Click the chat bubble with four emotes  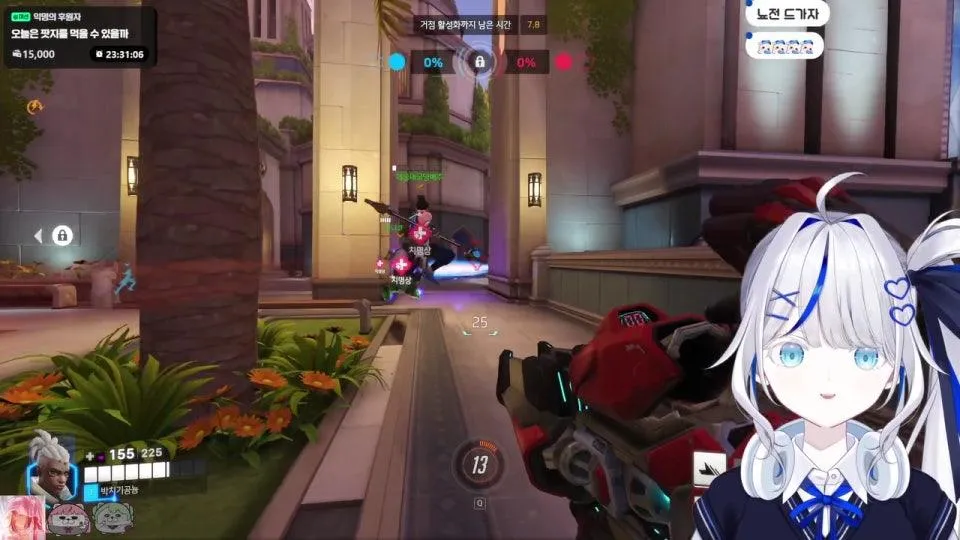point(784,45)
